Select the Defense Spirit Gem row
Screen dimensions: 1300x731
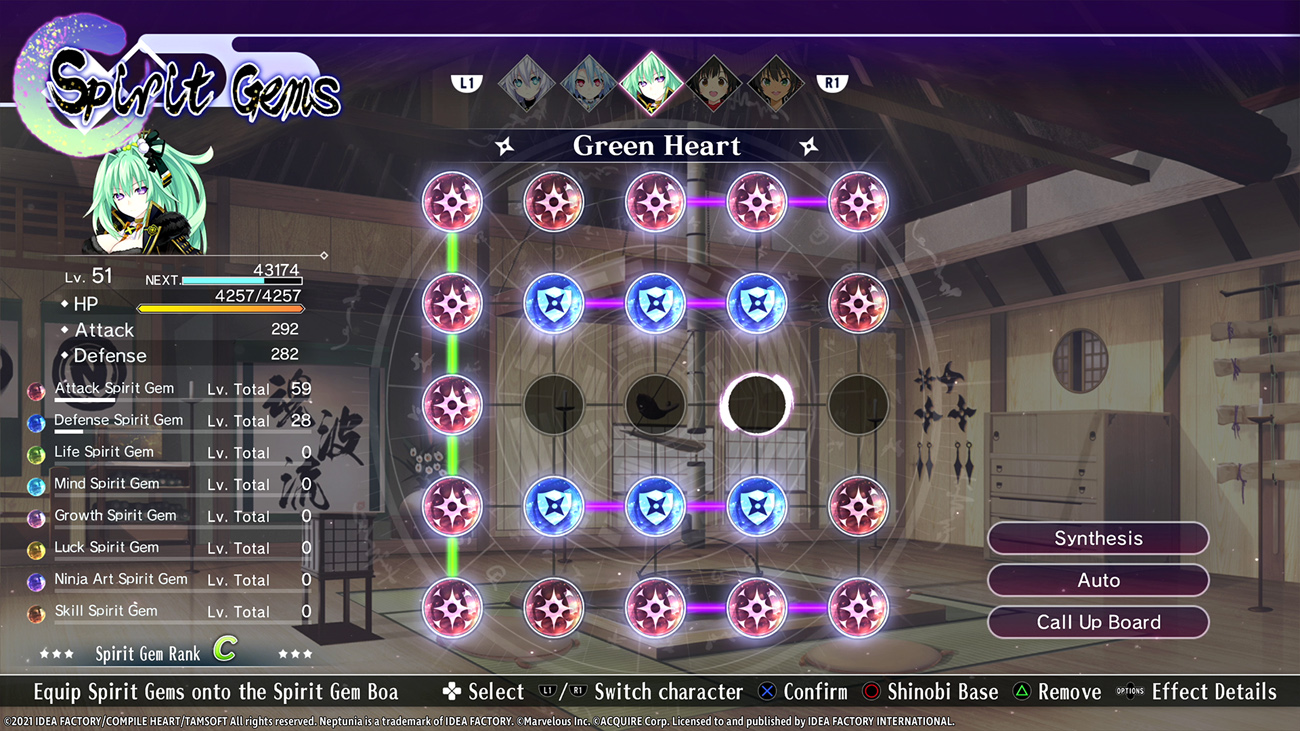[x=170, y=421]
